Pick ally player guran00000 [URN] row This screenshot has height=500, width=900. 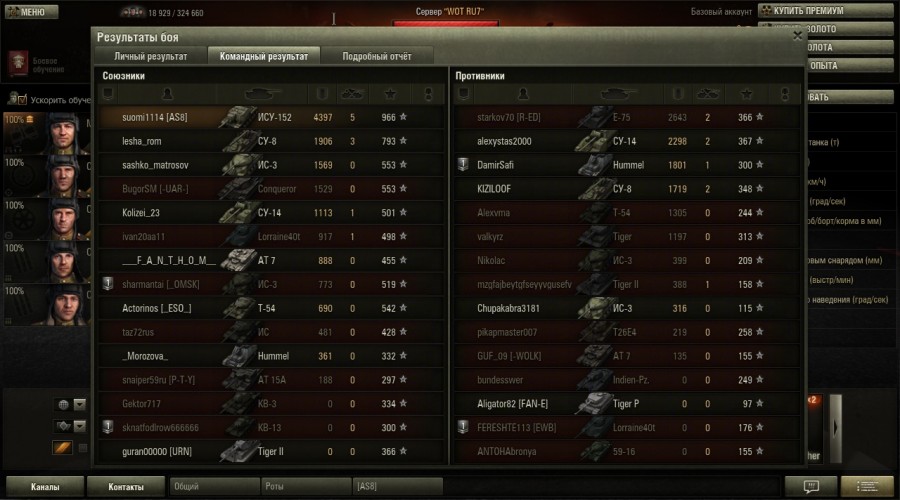[157, 451]
